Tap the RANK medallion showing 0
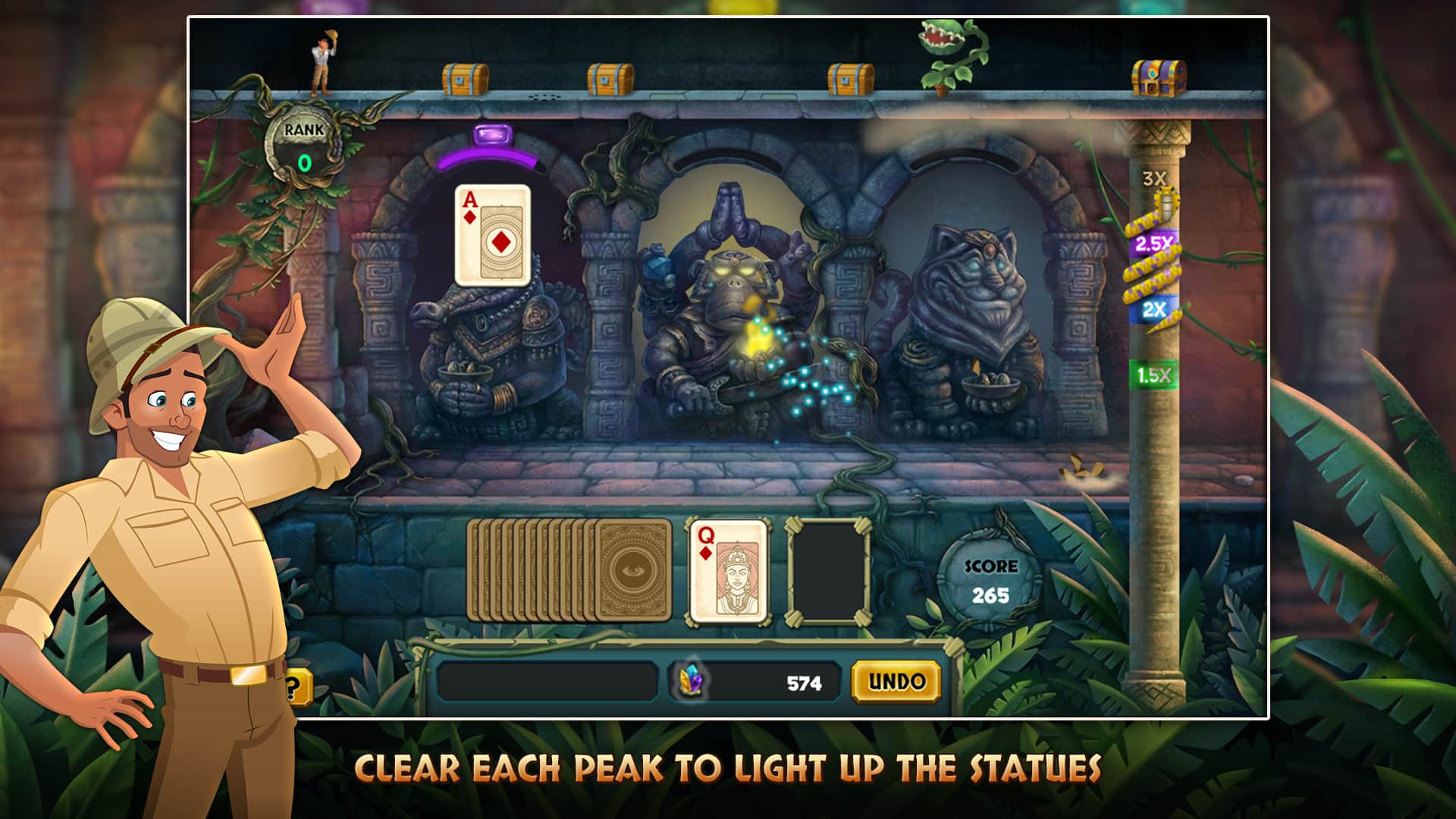This screenshot has width=1456, height=819. pos(303,149)
